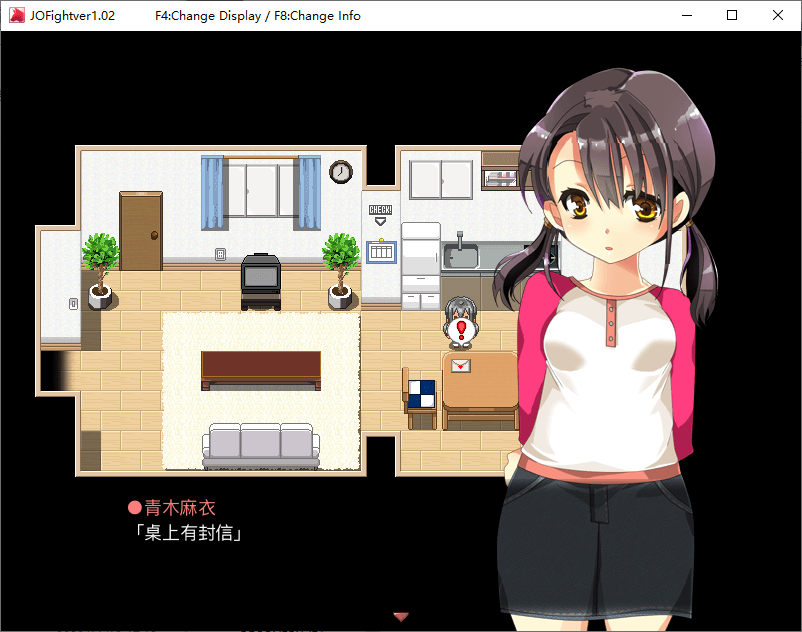
Task: Minimize the game window
Action: (686, 16)
